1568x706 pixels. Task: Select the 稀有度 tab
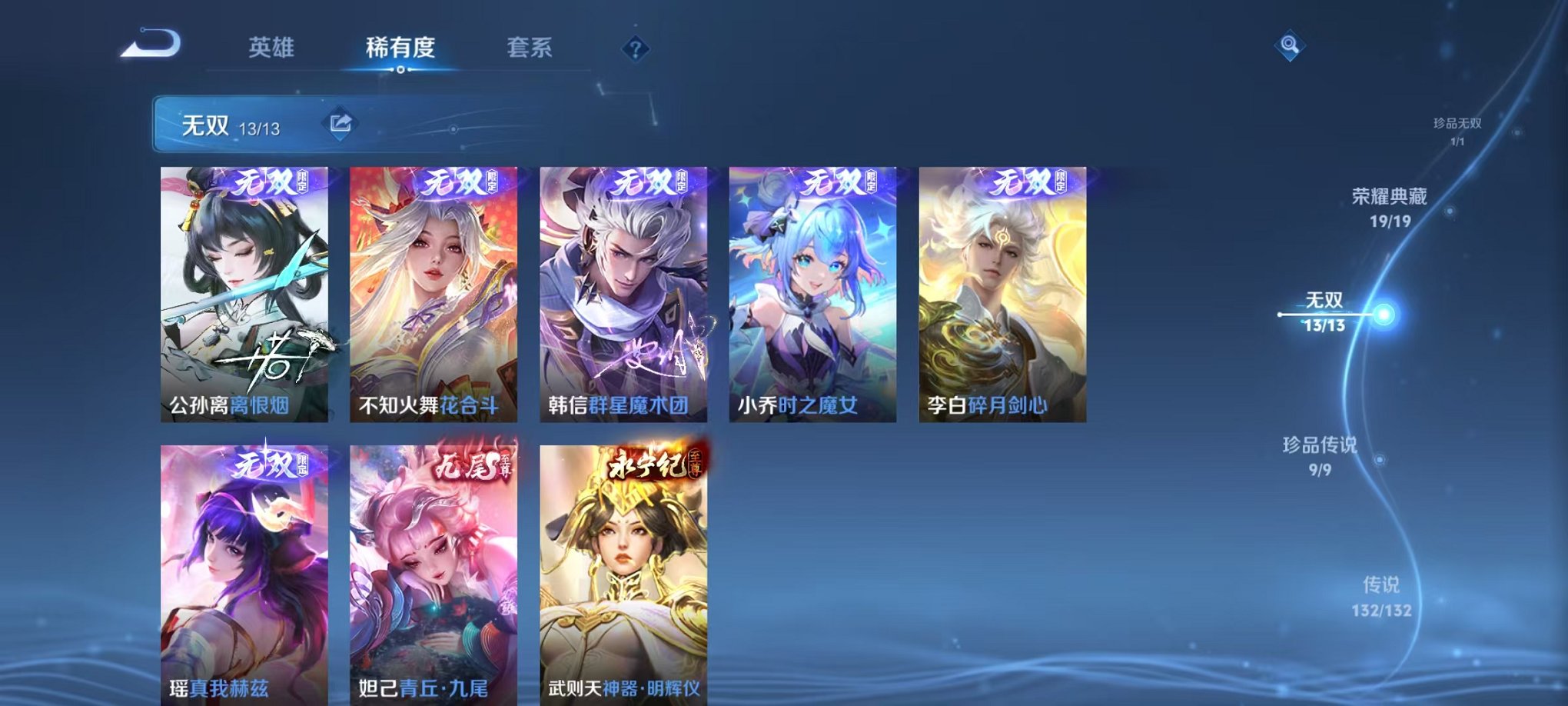[400, 48]
